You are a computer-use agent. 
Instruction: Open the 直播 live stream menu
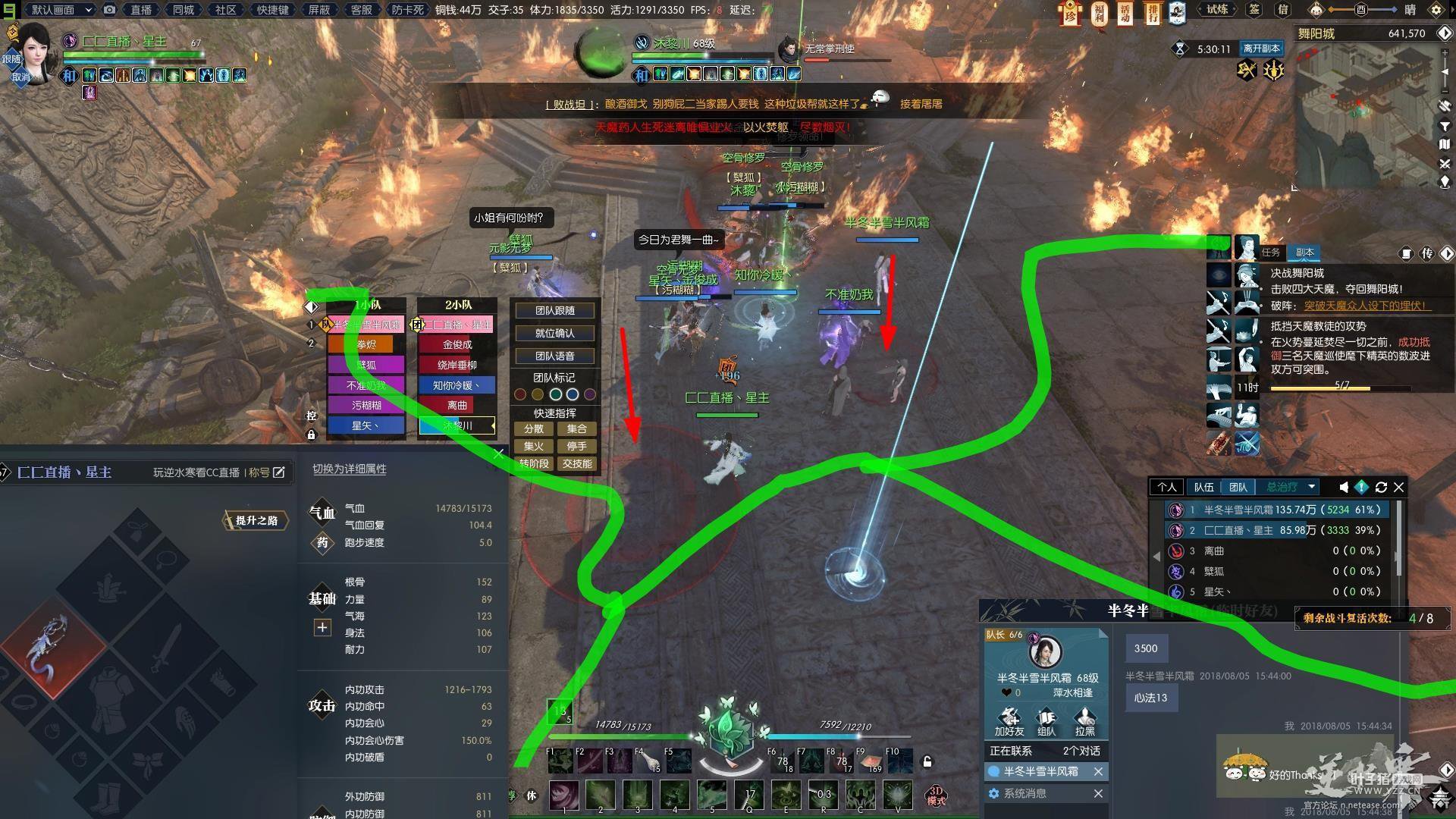pyautogui.click(x=140, y=10)
